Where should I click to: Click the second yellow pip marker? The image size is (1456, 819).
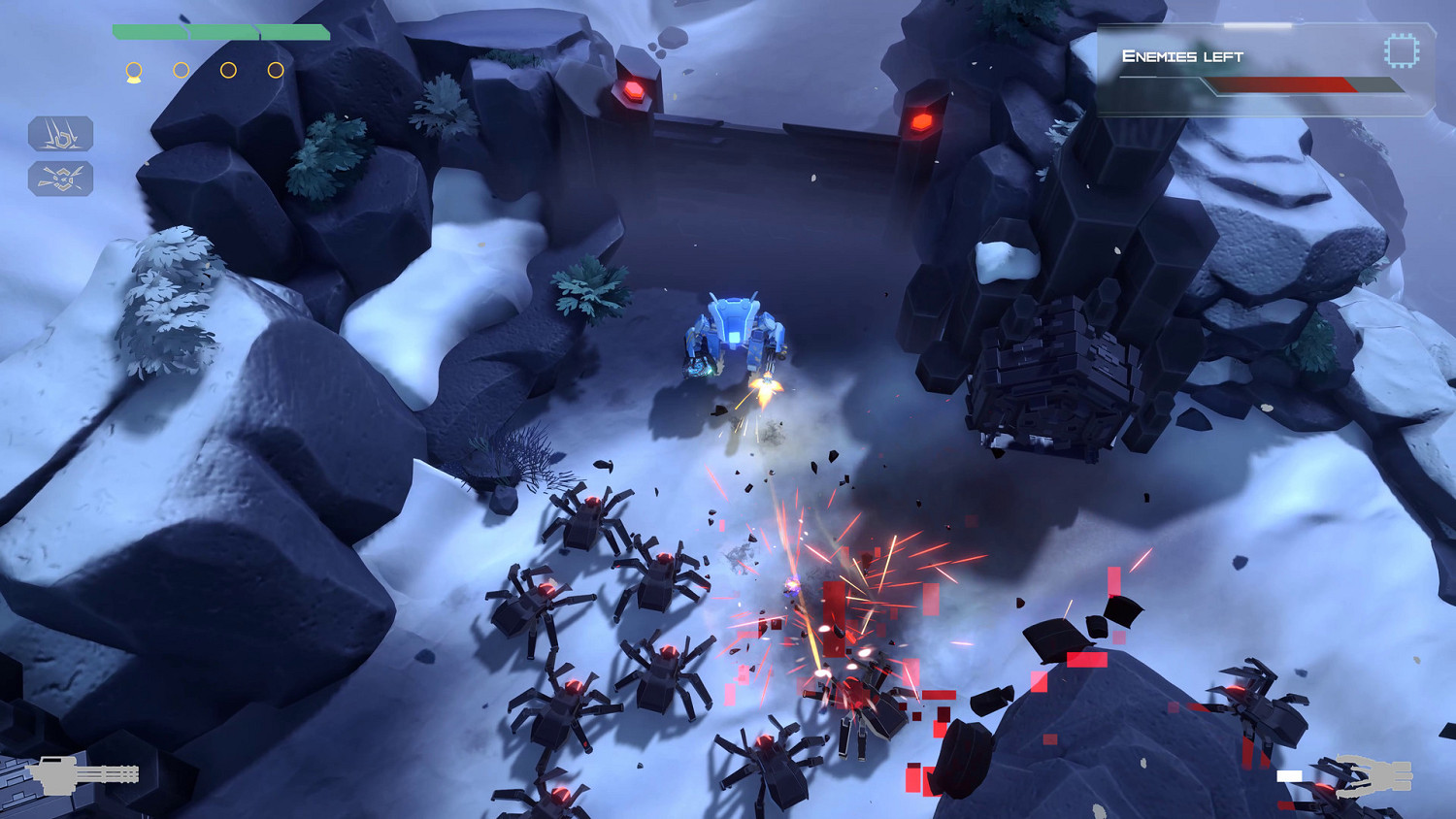tap(181, 69)
